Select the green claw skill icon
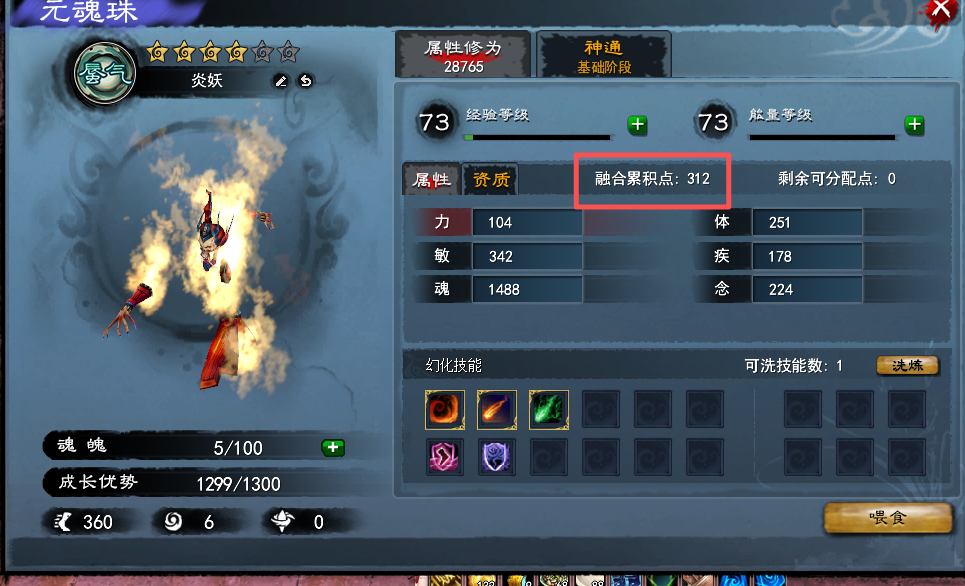 pos(548,408)
